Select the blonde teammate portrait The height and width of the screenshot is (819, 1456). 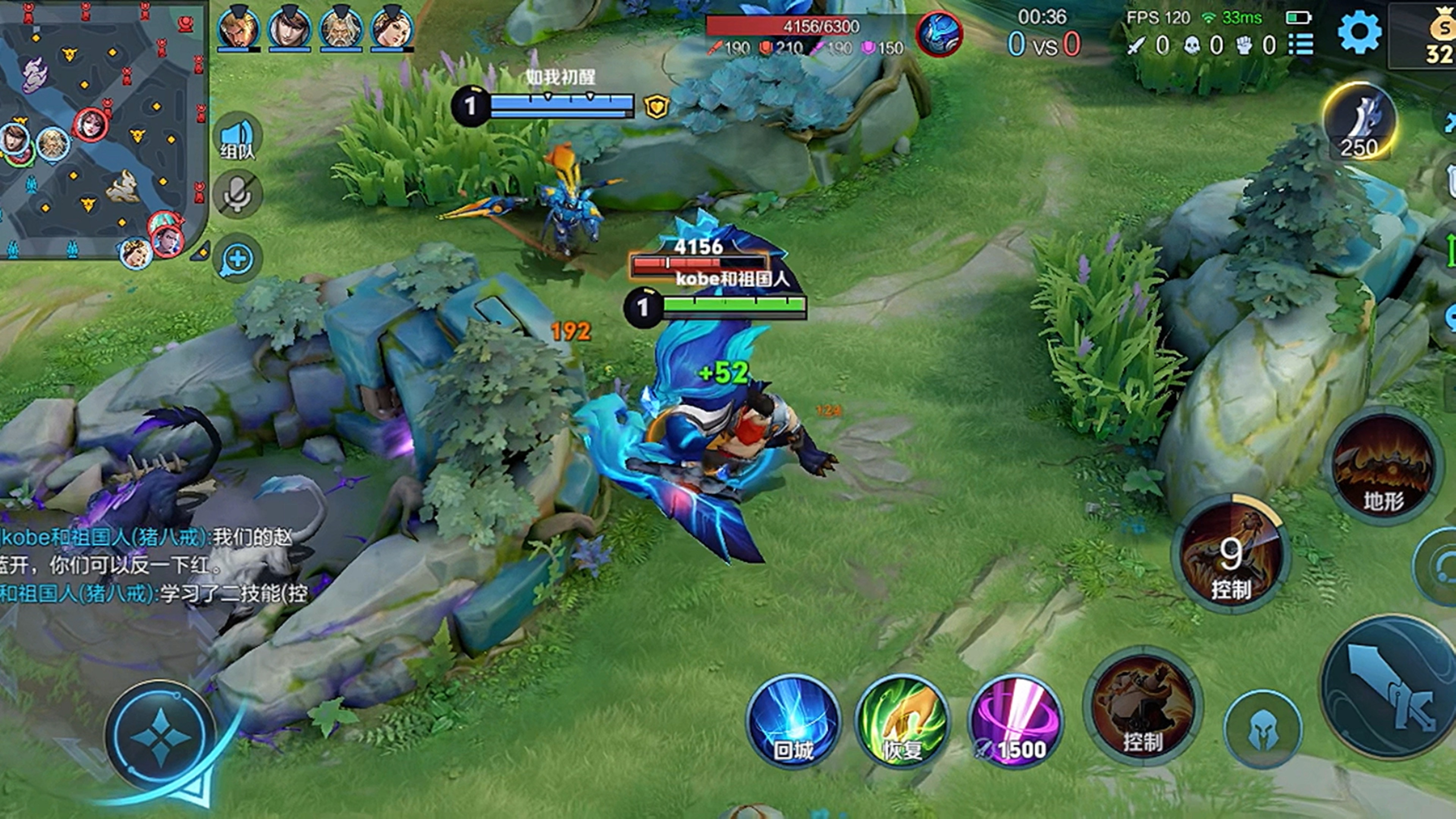click(238, 28)
